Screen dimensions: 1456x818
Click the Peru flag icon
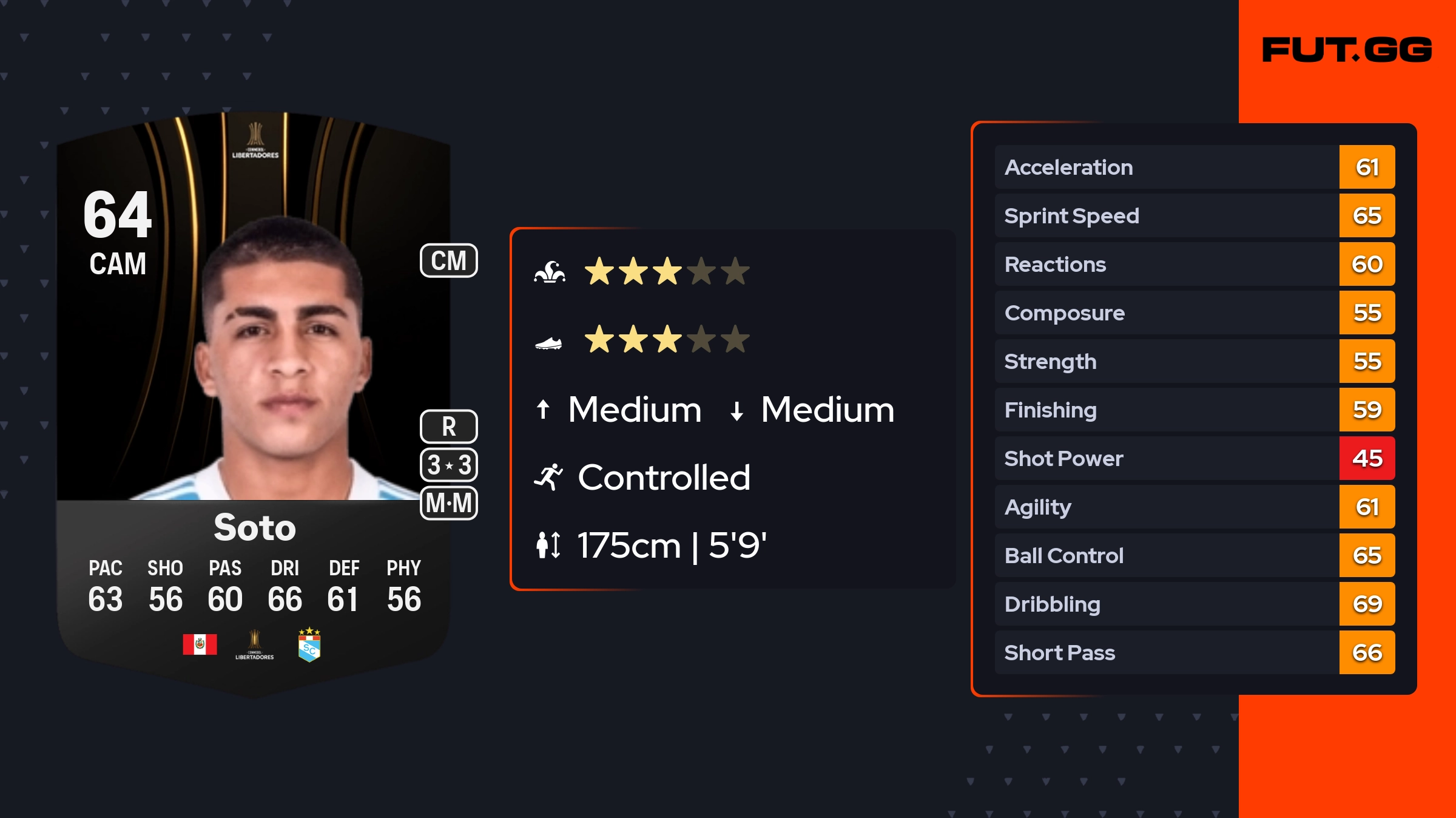tap(200, 644)
